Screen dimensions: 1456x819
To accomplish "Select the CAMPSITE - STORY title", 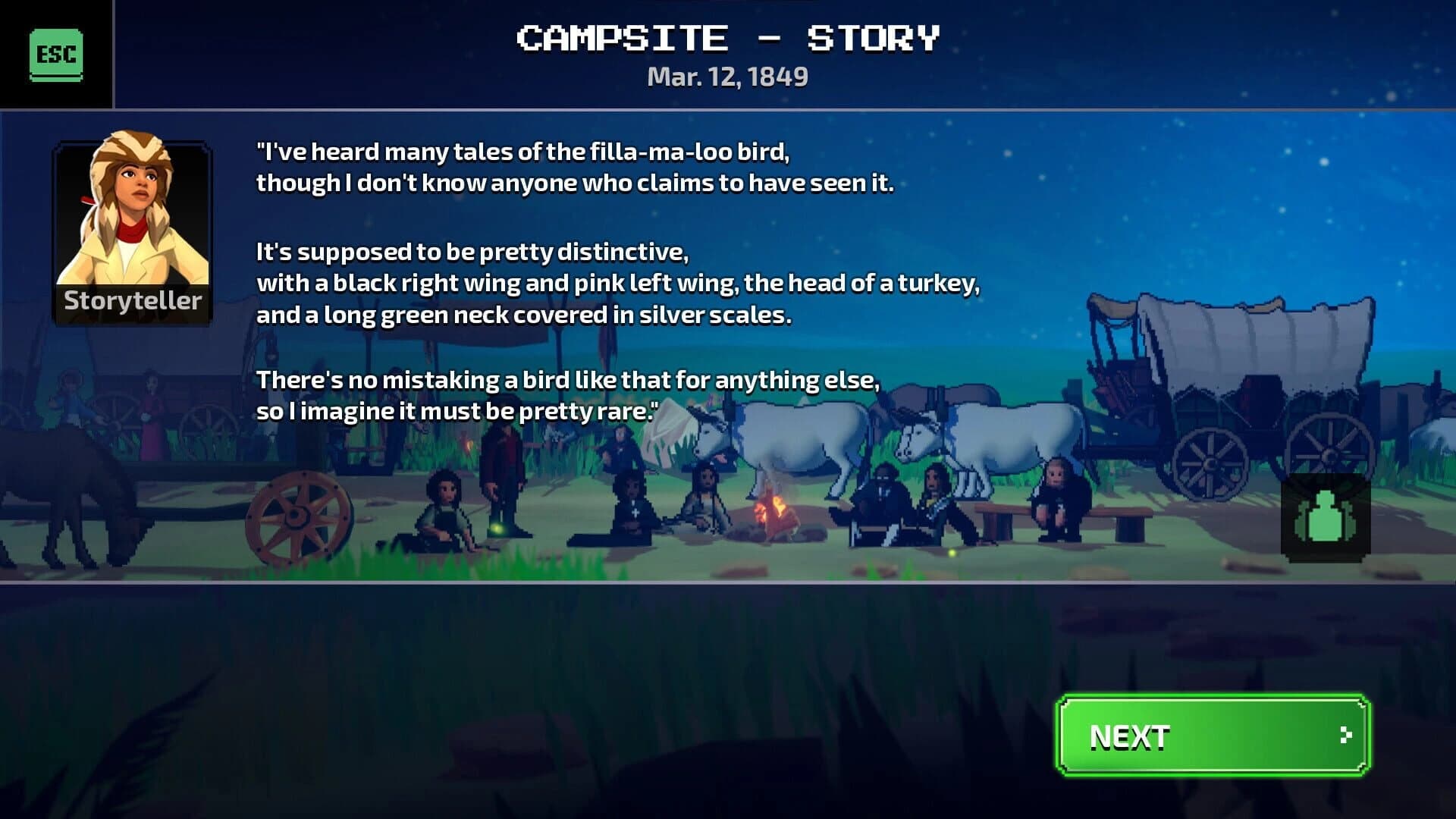I will [x=726, y=36].
